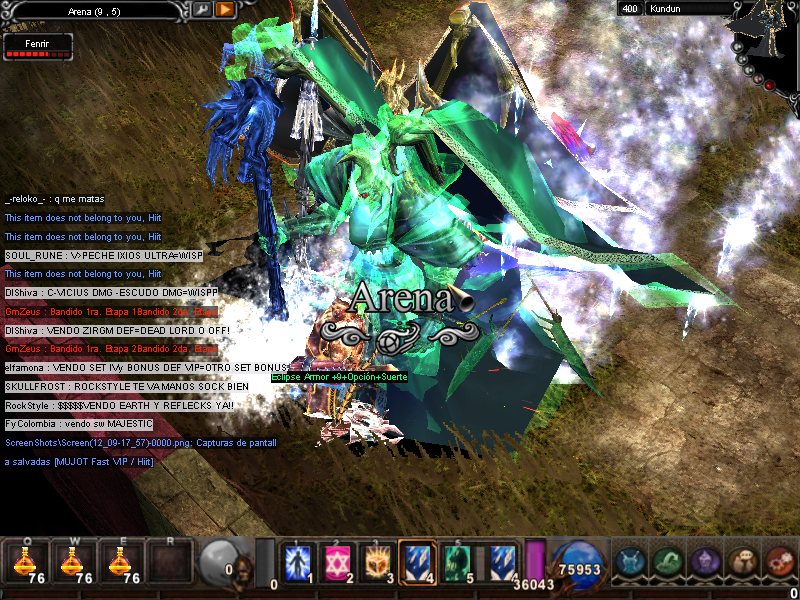Click the Fenrir pet status panel
The image size is (800, 600).
(37, 45)
